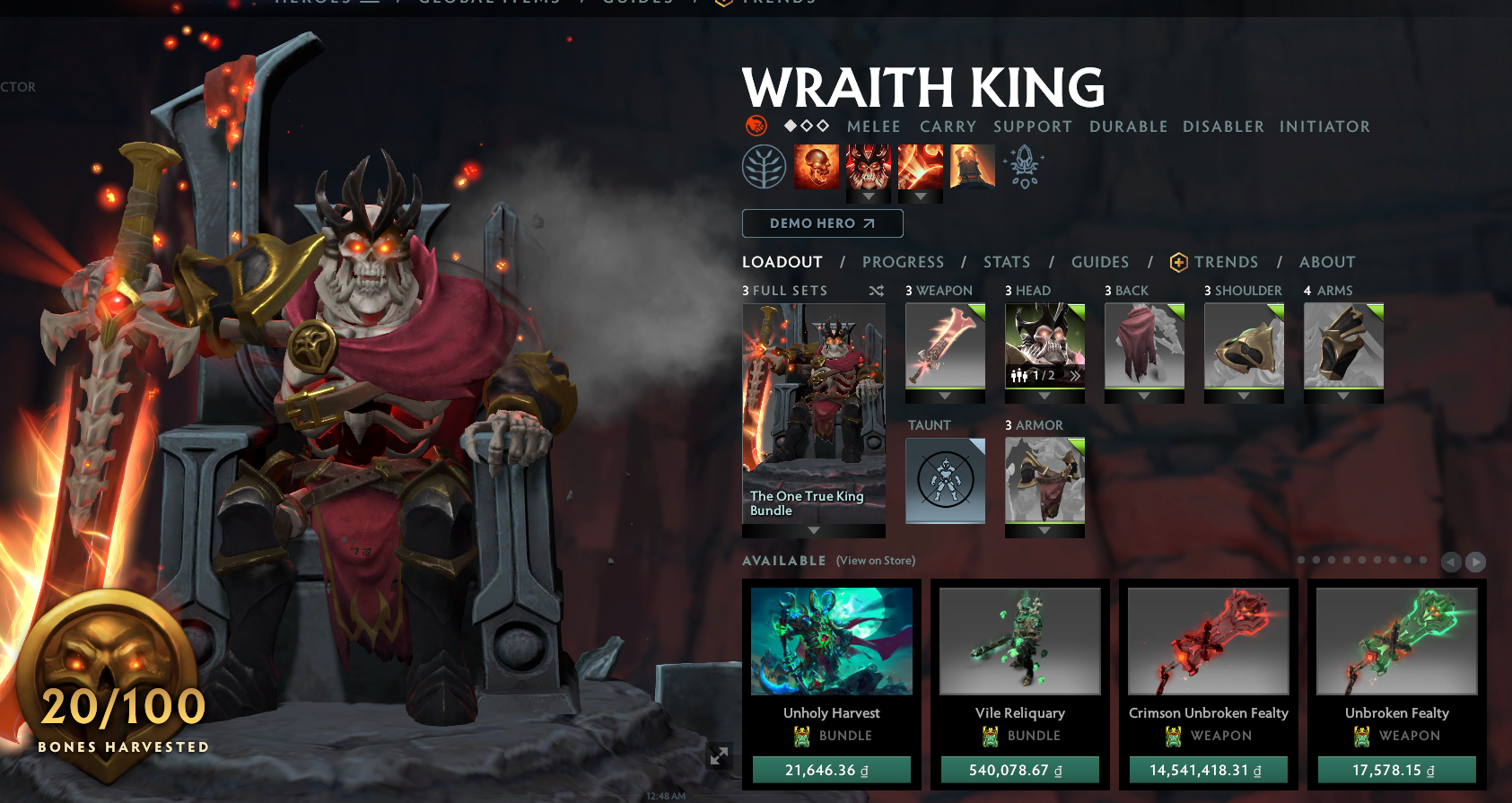Select the Reincarnation ability icon
Viewport: 1512px width, 803px height.
pos(974,167)
